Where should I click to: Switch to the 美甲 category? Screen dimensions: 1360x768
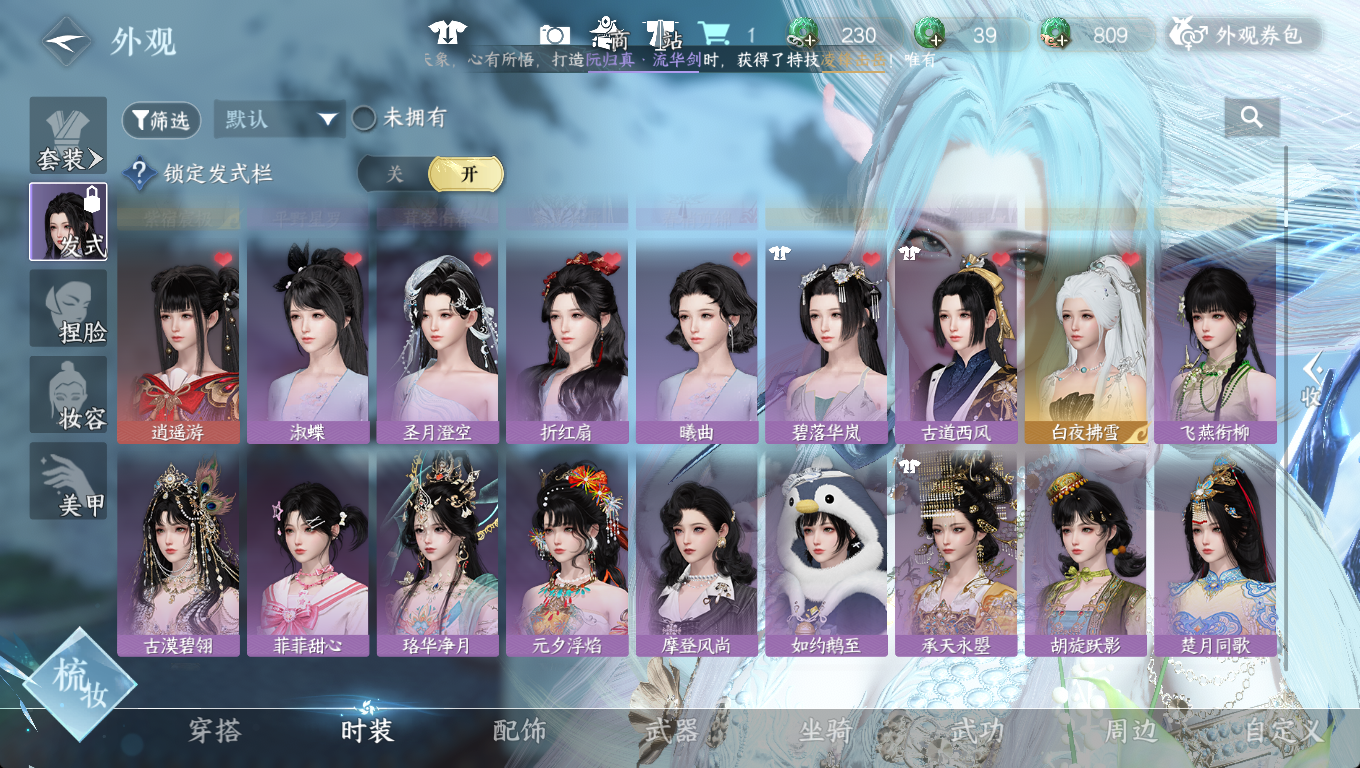68,481
